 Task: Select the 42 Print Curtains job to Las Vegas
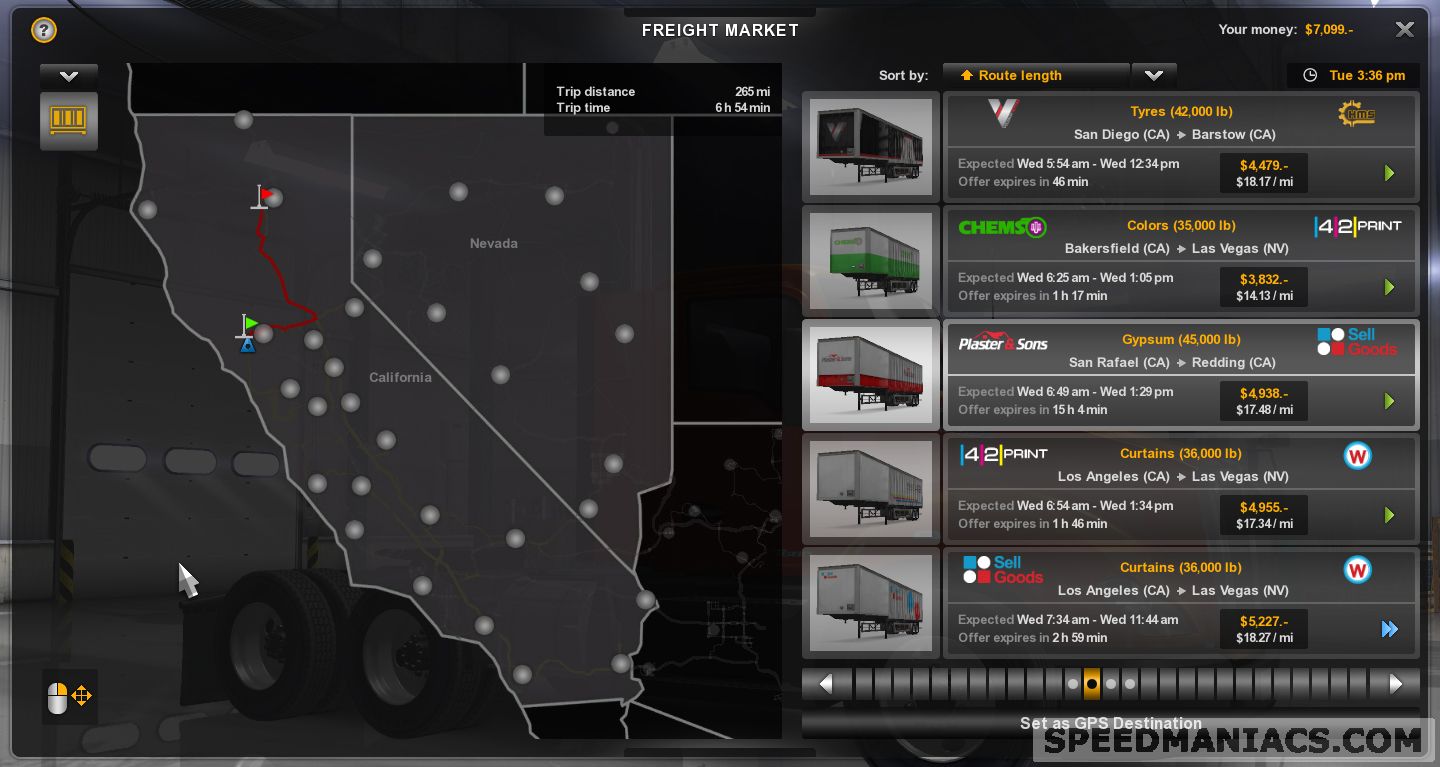(x=1180, y=464)
